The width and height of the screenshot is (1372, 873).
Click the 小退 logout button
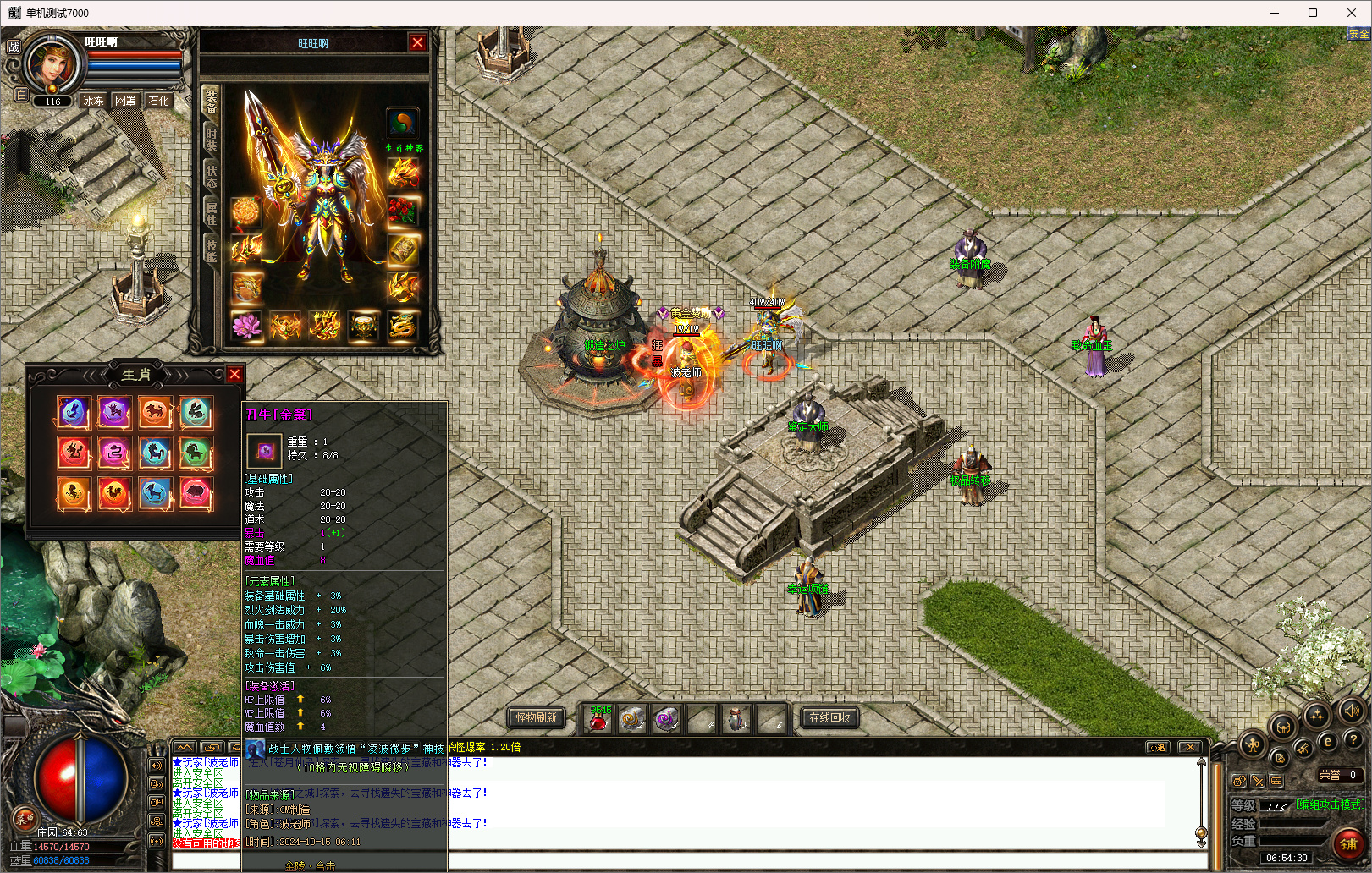click(x=1157, y=747)
